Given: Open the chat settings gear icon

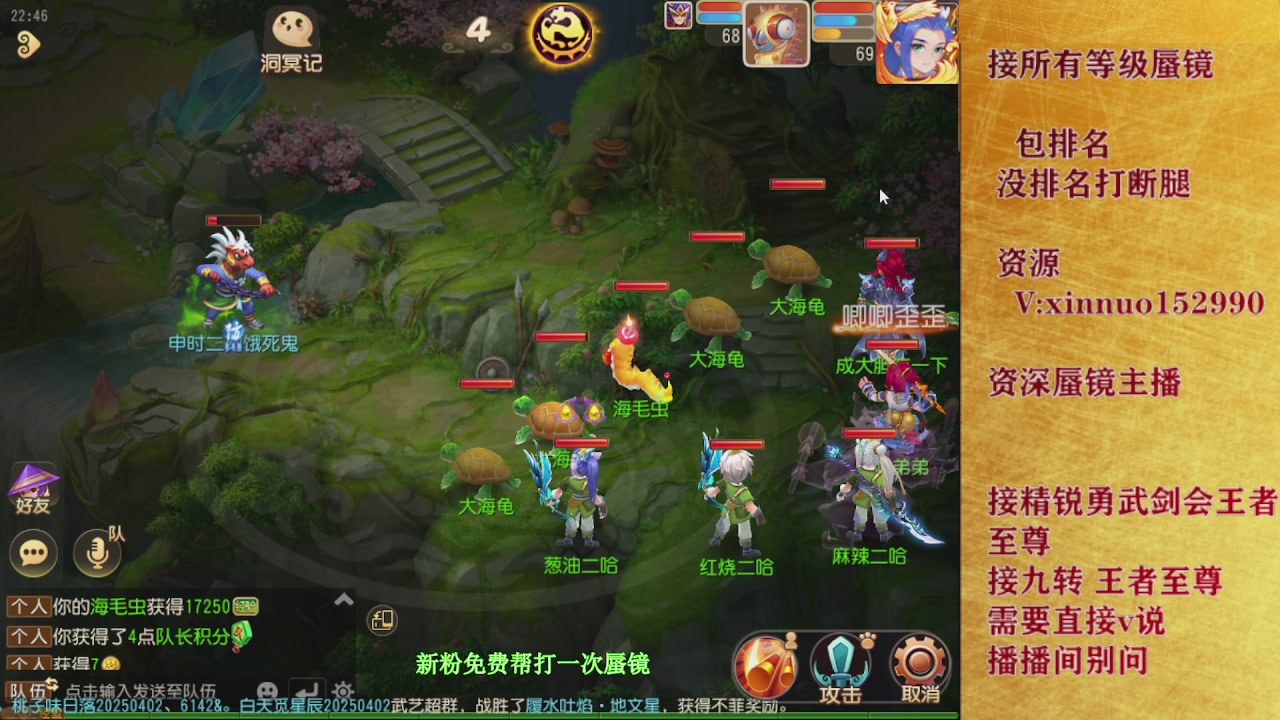Looking at the screenshot, I should click(341, 690).
